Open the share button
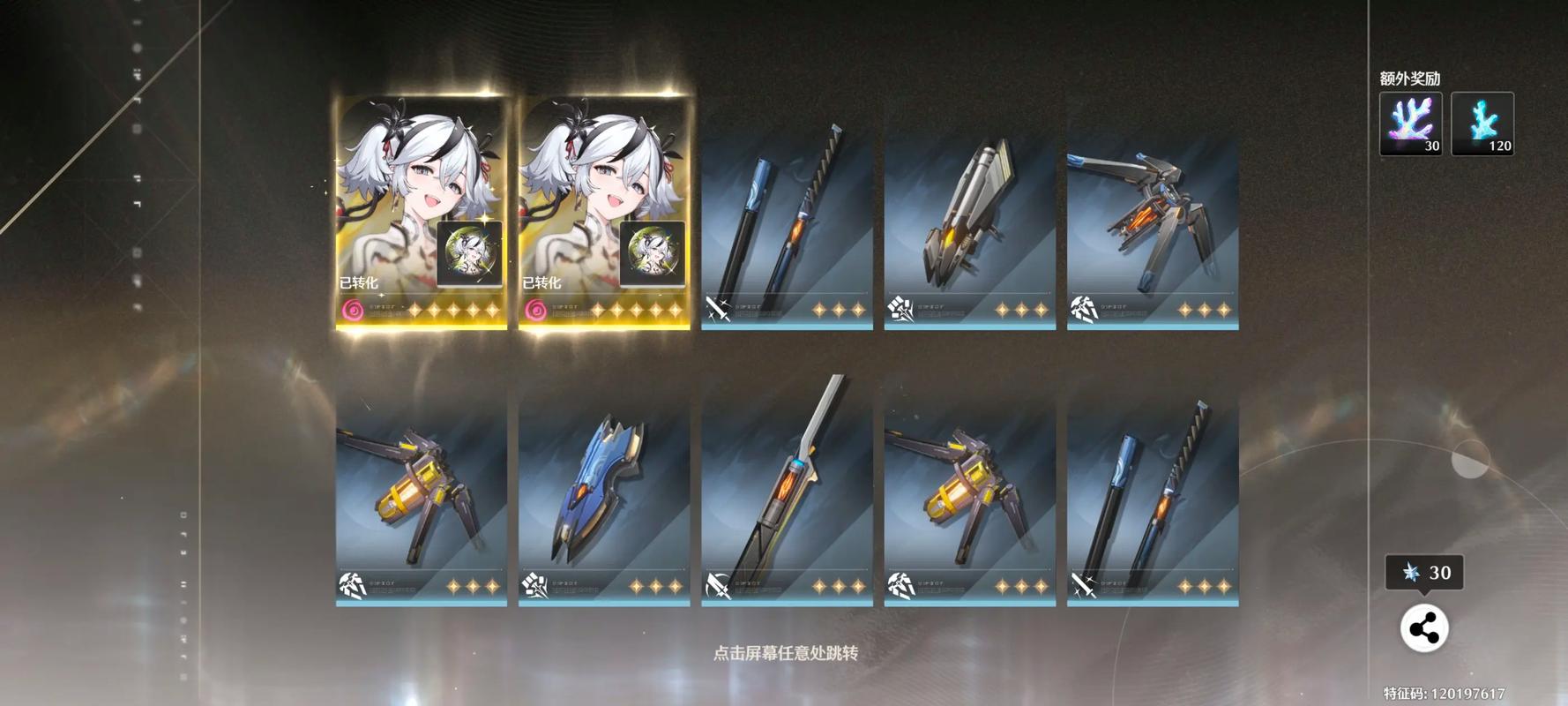The image size is (1568, 706). coord(1423,628)
